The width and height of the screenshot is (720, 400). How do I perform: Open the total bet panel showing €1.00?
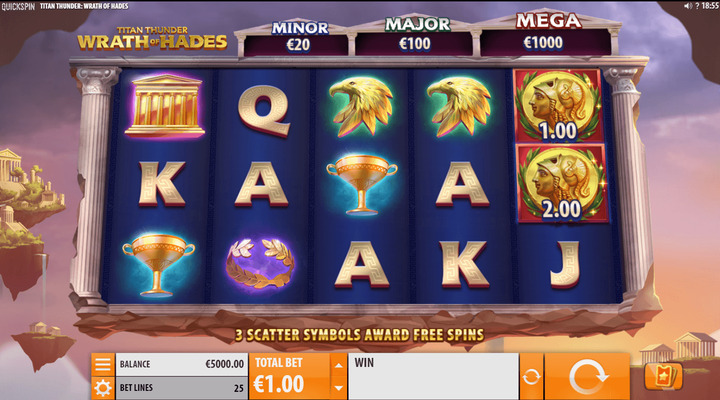pos(289,377)
